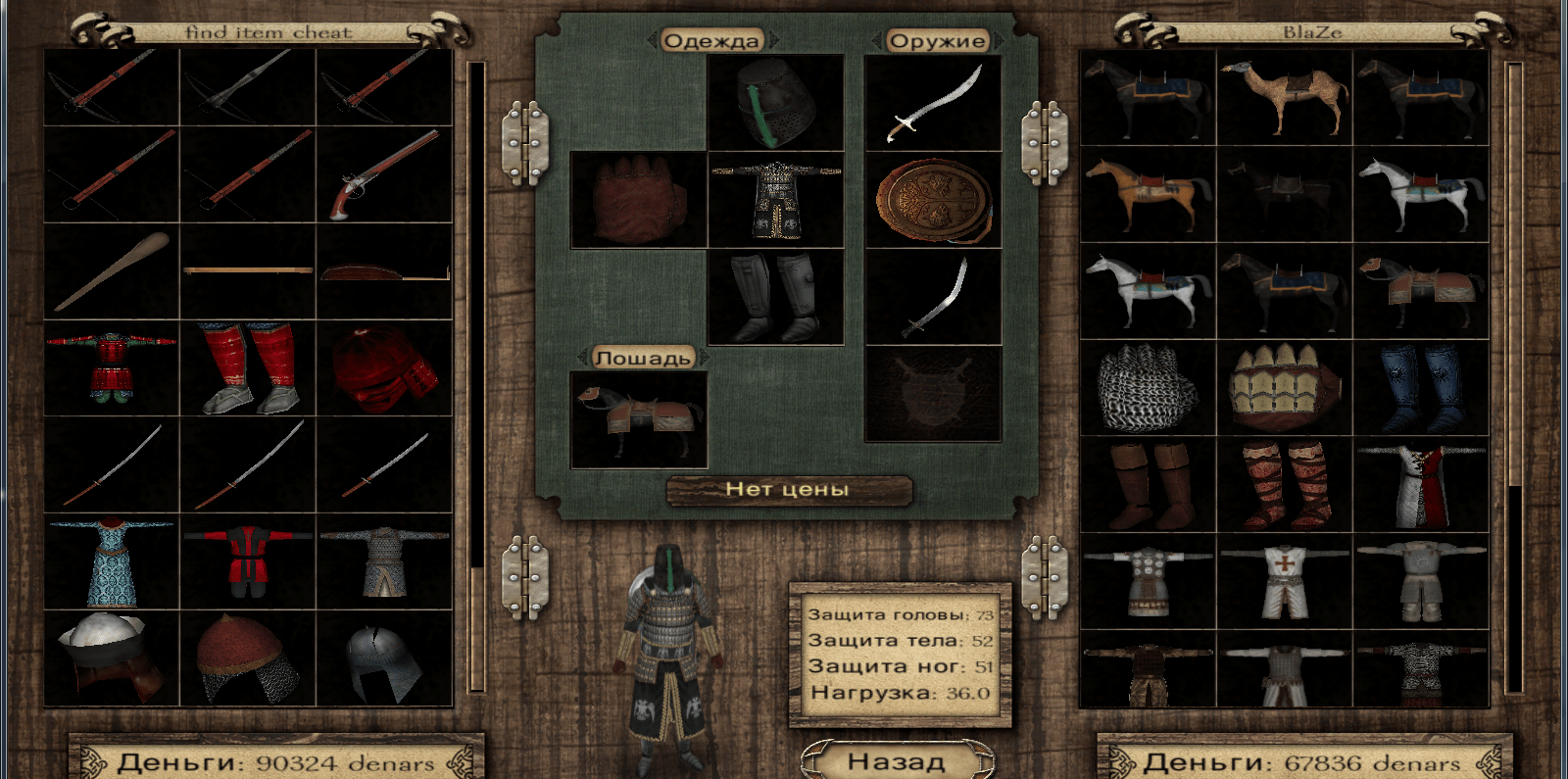Select the flintlock pistol in the left inventory
Image resolution: width=1568 pixels, height=779 pixels.
[384, 174]
